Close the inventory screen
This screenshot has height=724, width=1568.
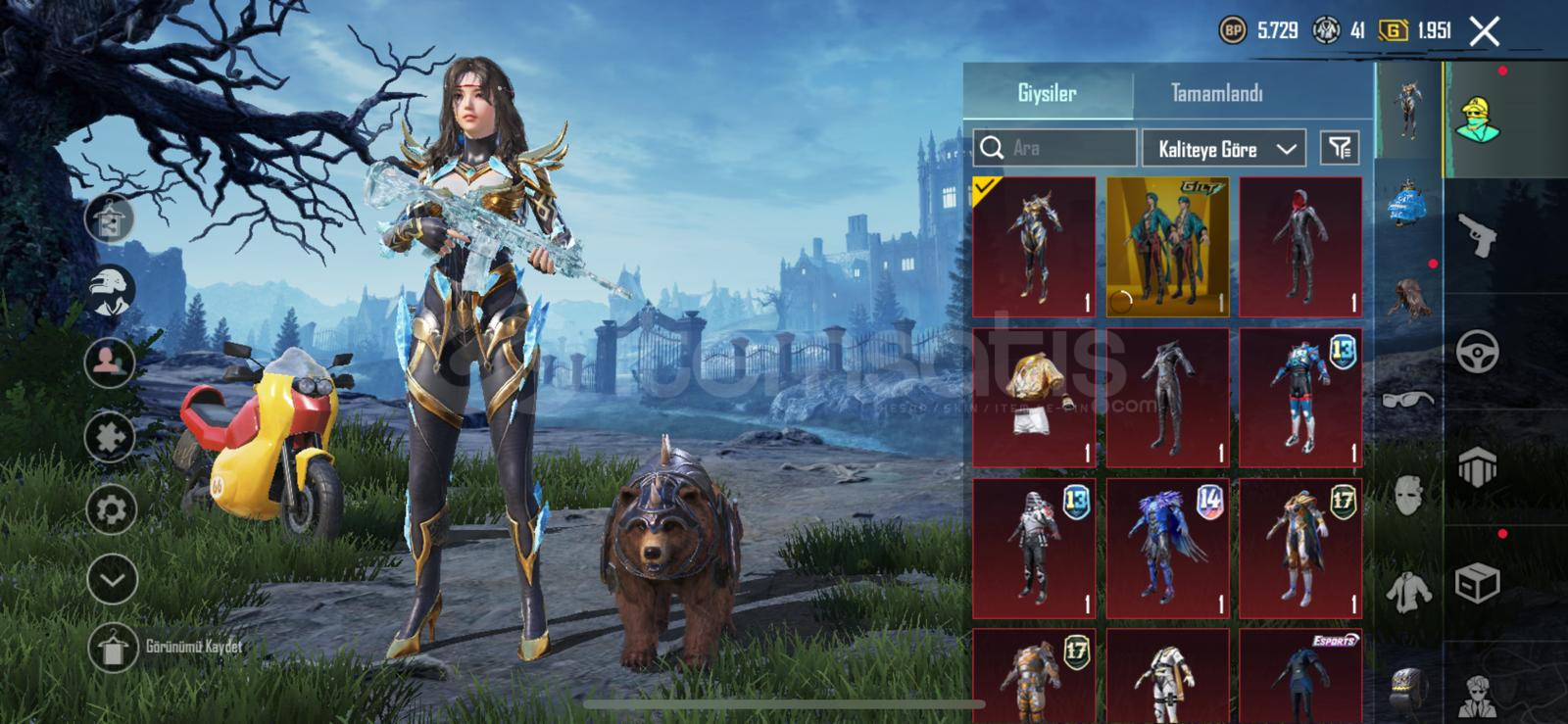click(1484, 31)
